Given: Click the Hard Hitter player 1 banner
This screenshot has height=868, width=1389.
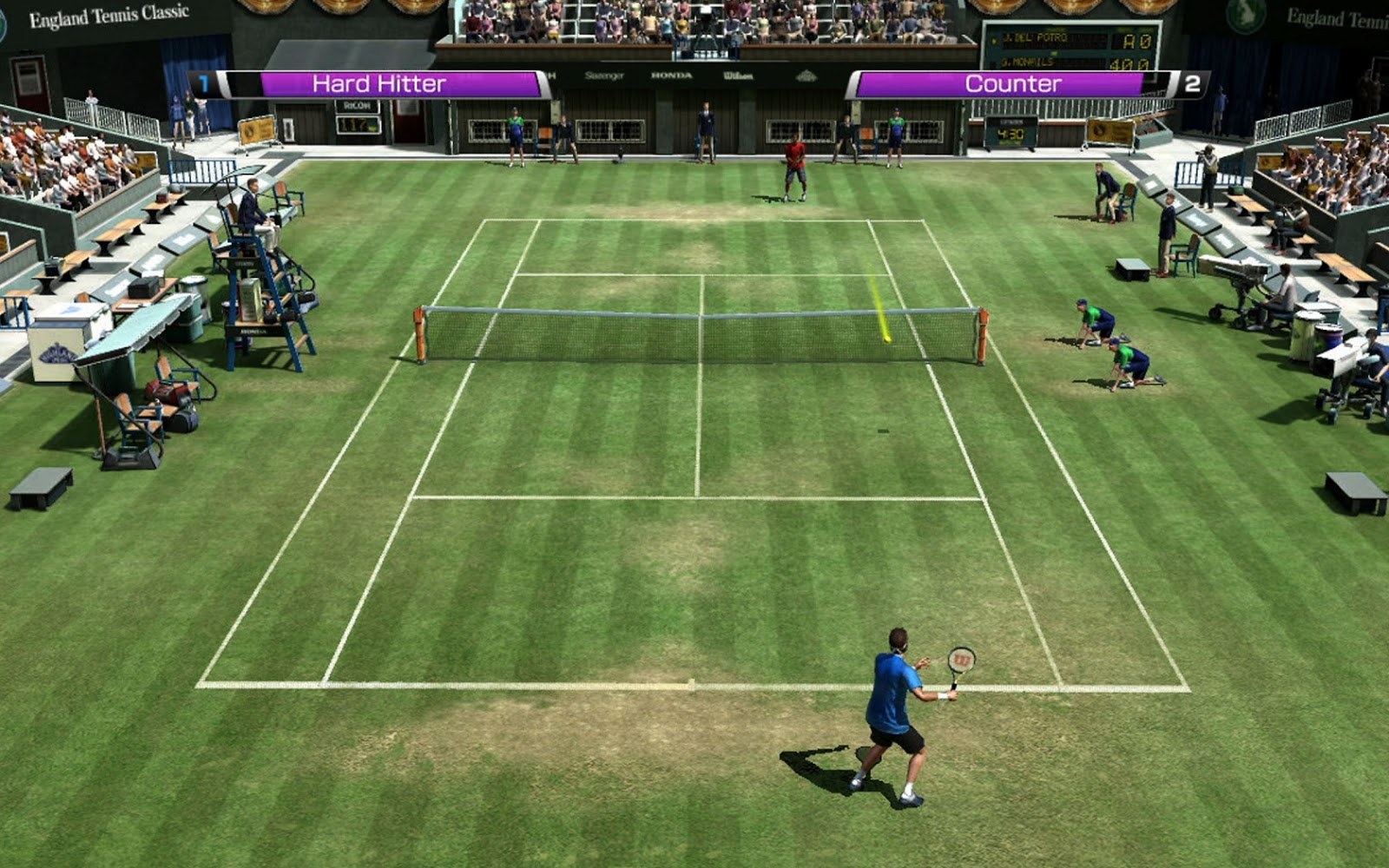Looking at the screenshot, I should pyautogui.click(x=379, y=84).
